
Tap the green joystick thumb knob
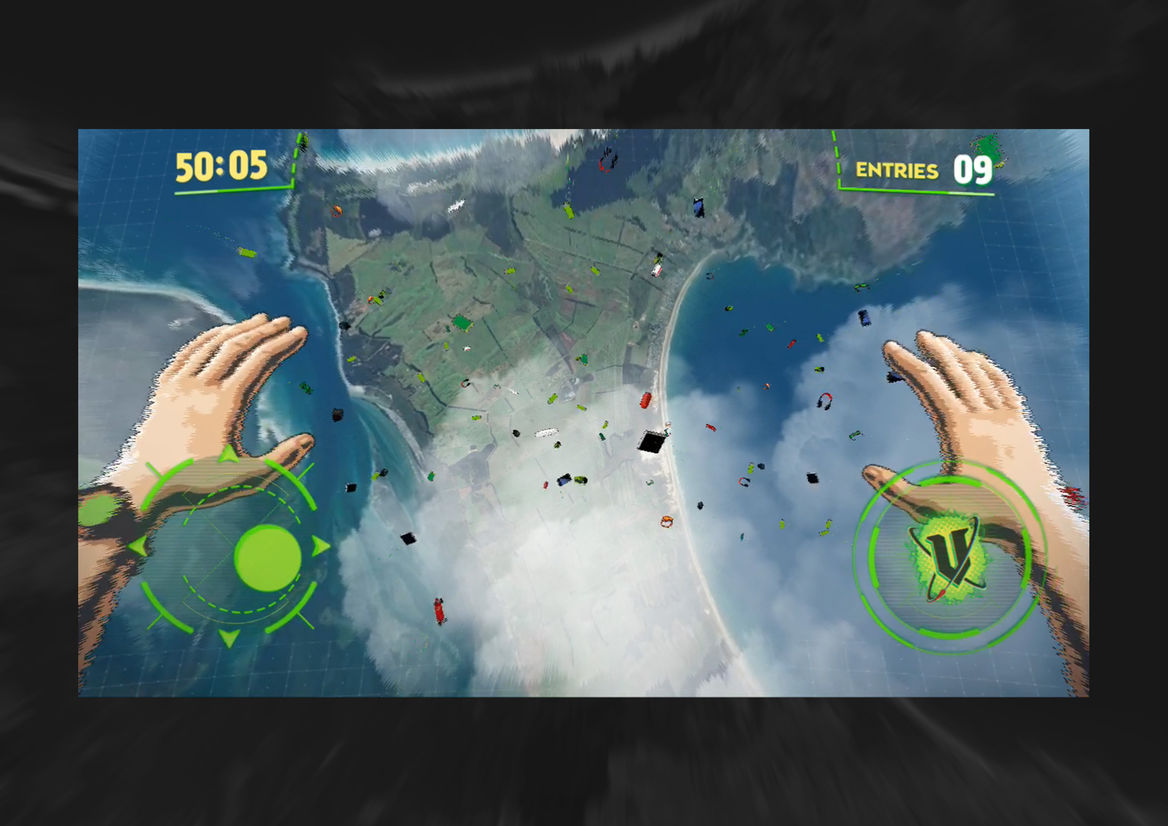coord(267,557)
